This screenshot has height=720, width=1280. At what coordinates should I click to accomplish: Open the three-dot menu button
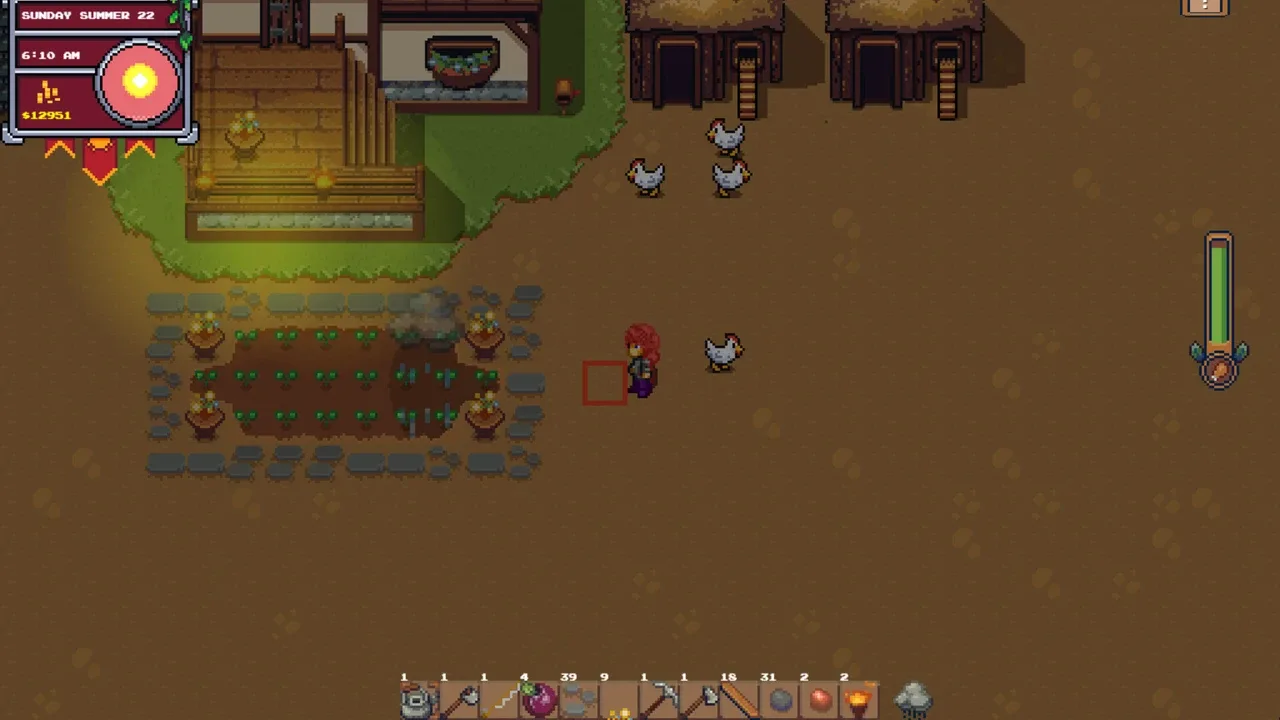click(x=1204, y=7)
